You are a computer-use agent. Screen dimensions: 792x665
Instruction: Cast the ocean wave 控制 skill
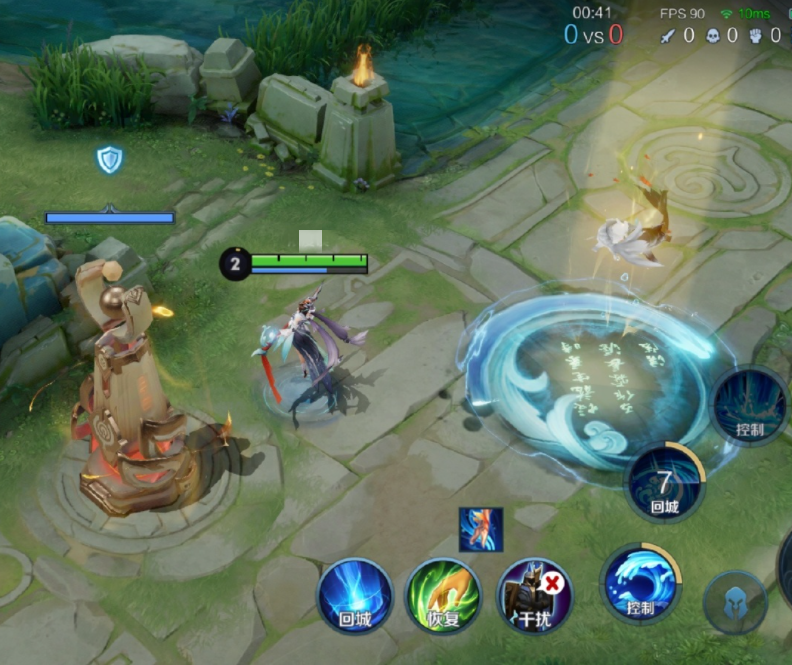(641, 583)
